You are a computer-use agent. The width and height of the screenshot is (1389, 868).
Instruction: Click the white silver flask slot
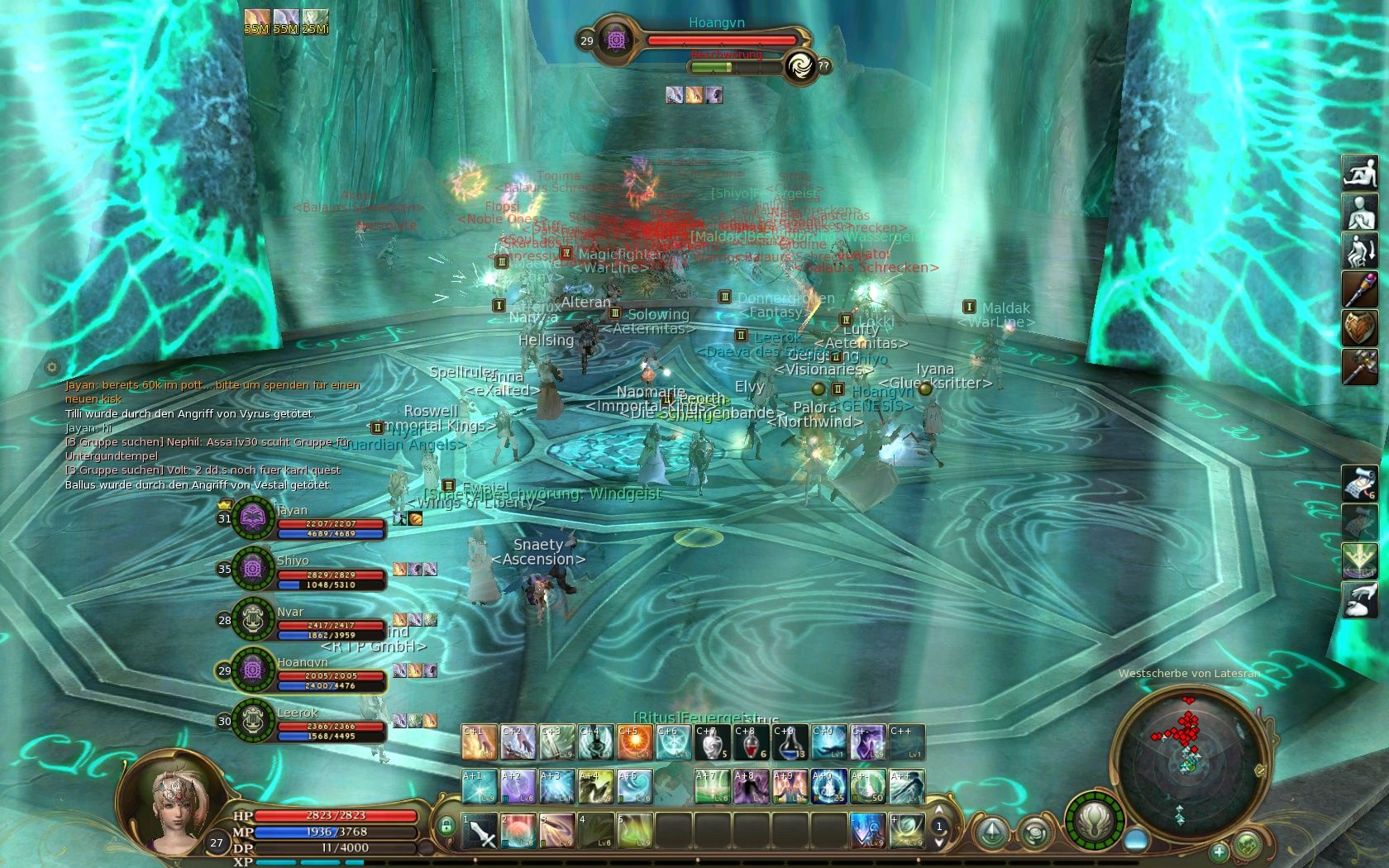(712, 742)
